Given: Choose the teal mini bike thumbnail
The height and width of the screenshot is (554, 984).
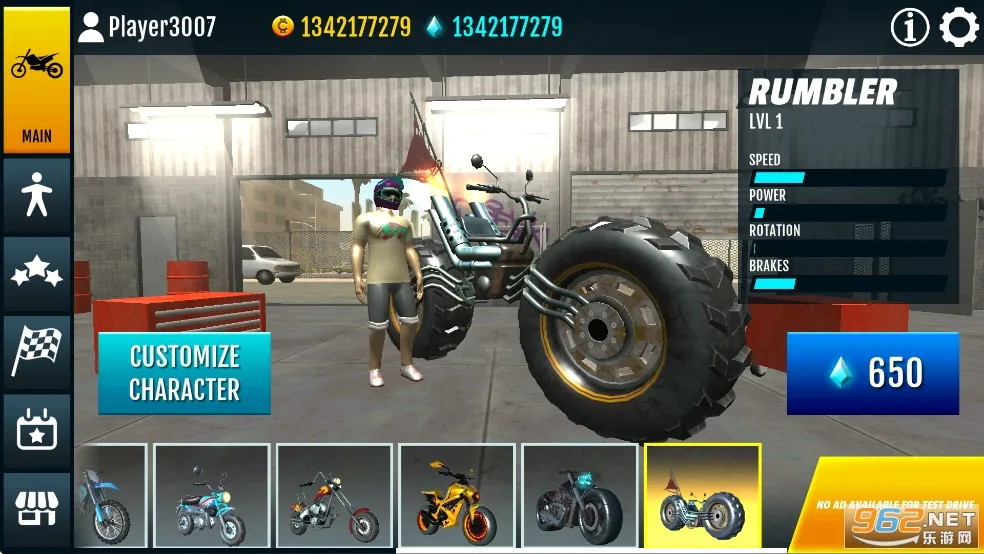Looking at the screenshot, I should click(x=211, y=496).
